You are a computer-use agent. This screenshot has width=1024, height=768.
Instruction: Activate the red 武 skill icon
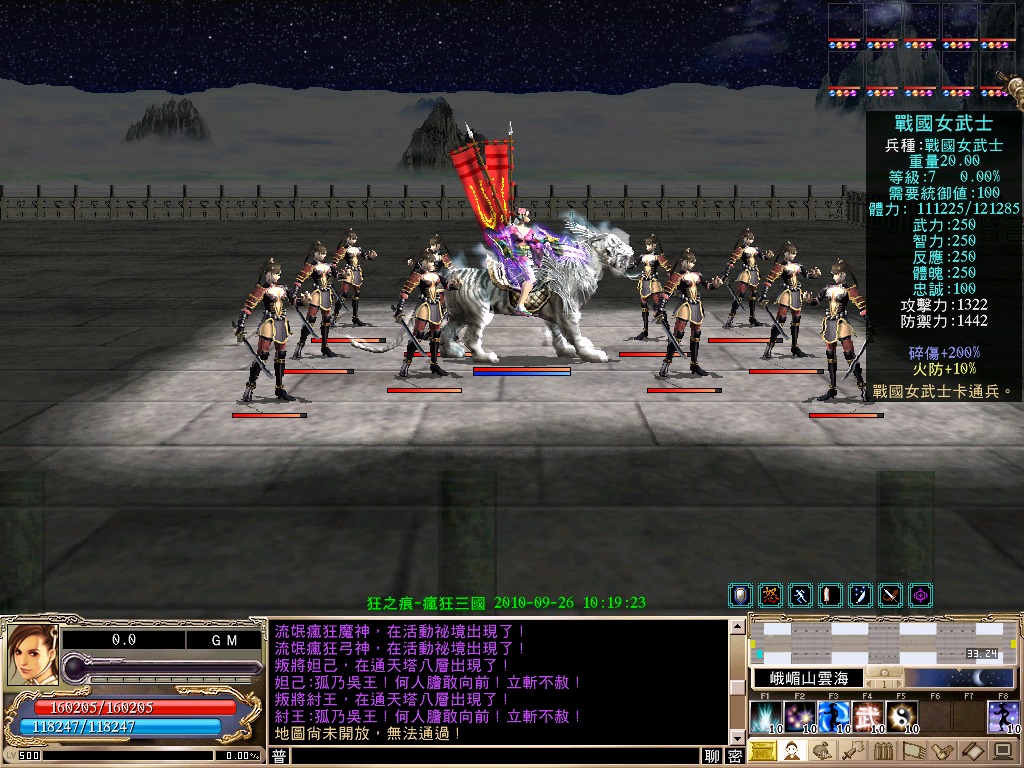868,717
